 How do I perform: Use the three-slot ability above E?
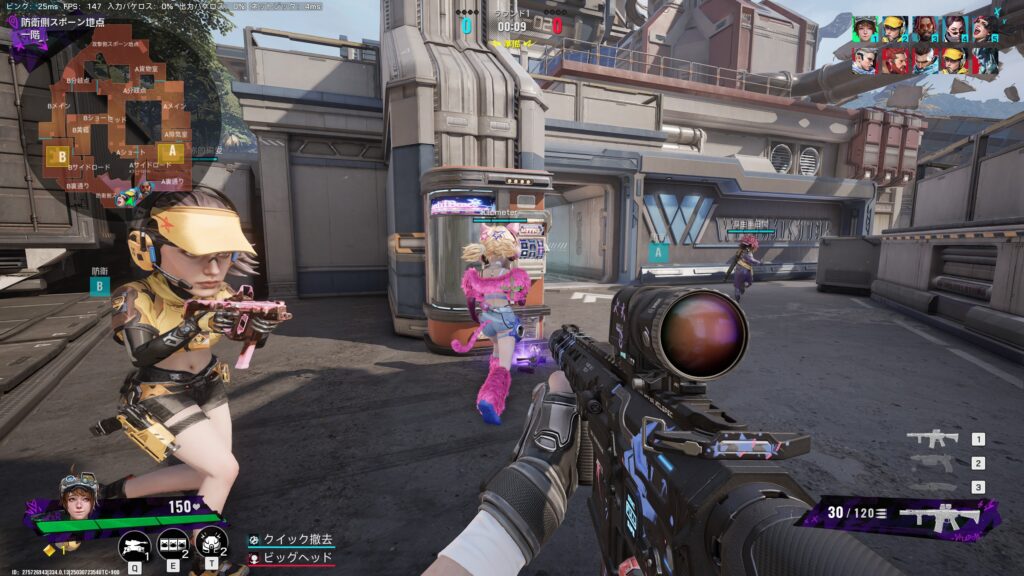173,544
